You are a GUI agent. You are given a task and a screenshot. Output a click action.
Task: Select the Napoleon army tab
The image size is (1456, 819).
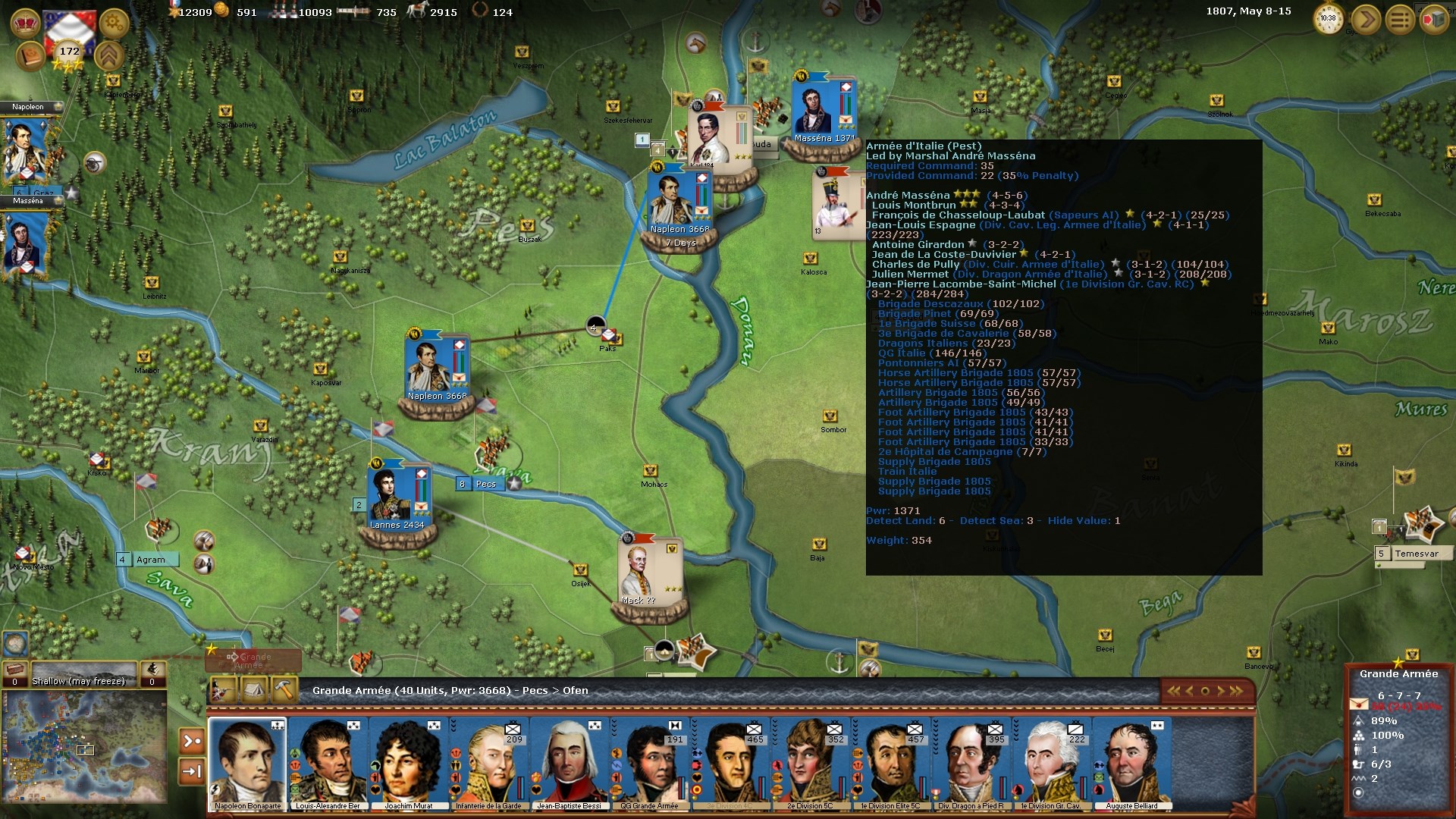27,107
